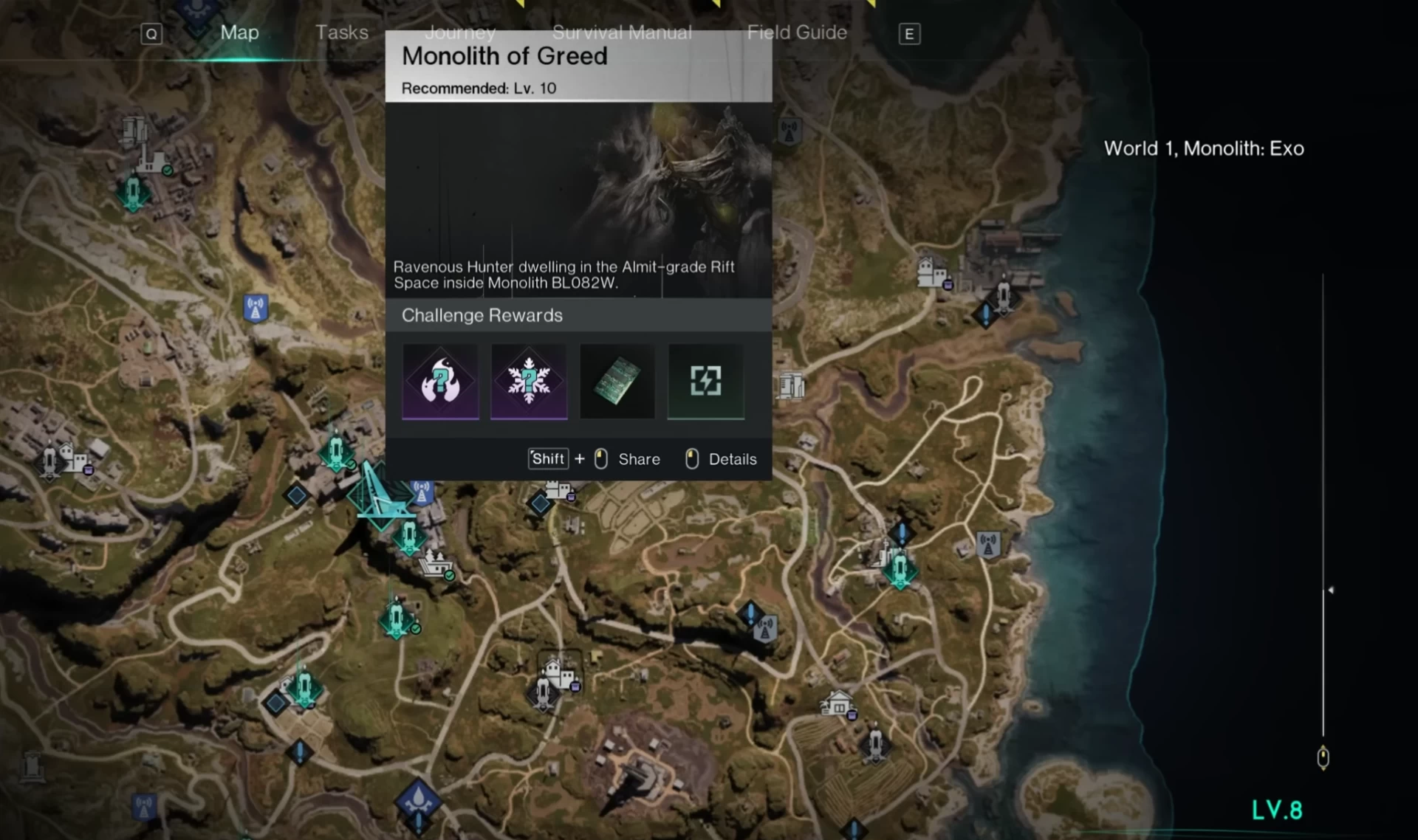The width and height of the screenshot is (1418, 840).
Task: Select the Monolith of Greed preview image
Action: (578, 199)
